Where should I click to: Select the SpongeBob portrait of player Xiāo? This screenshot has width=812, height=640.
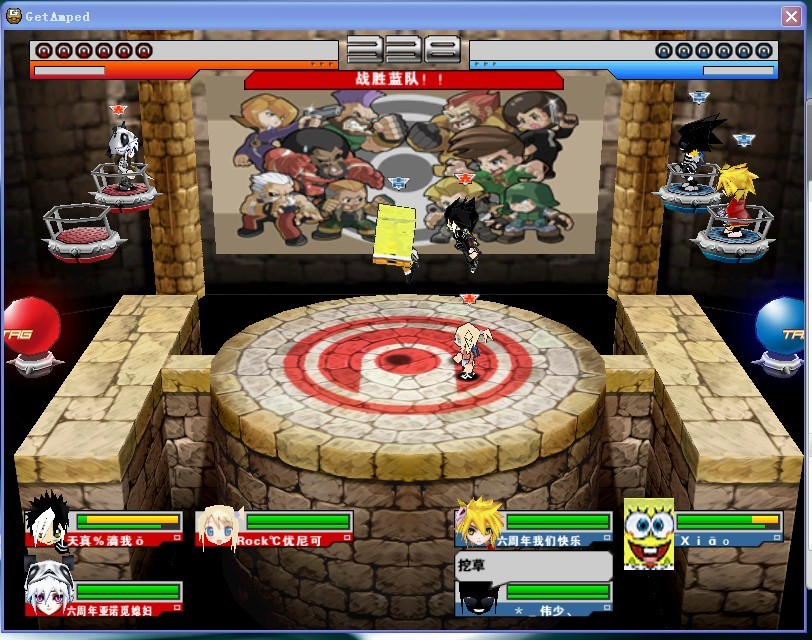click(648, 534)
